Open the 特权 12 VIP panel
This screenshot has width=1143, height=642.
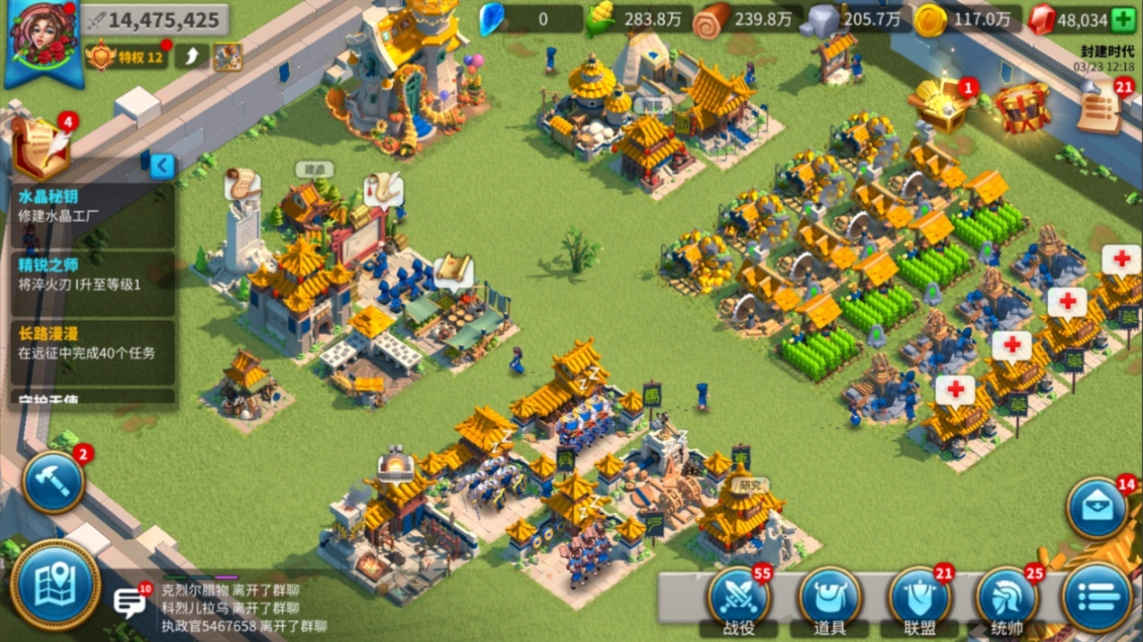[x=126, y=56]
